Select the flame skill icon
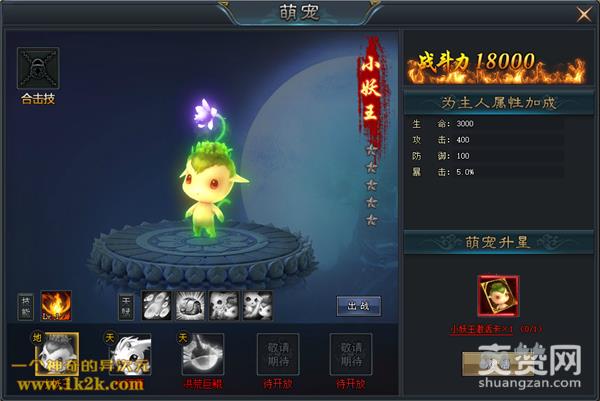Image resolution: width=600 pixels, height=401 pixels. pos(55,305)
